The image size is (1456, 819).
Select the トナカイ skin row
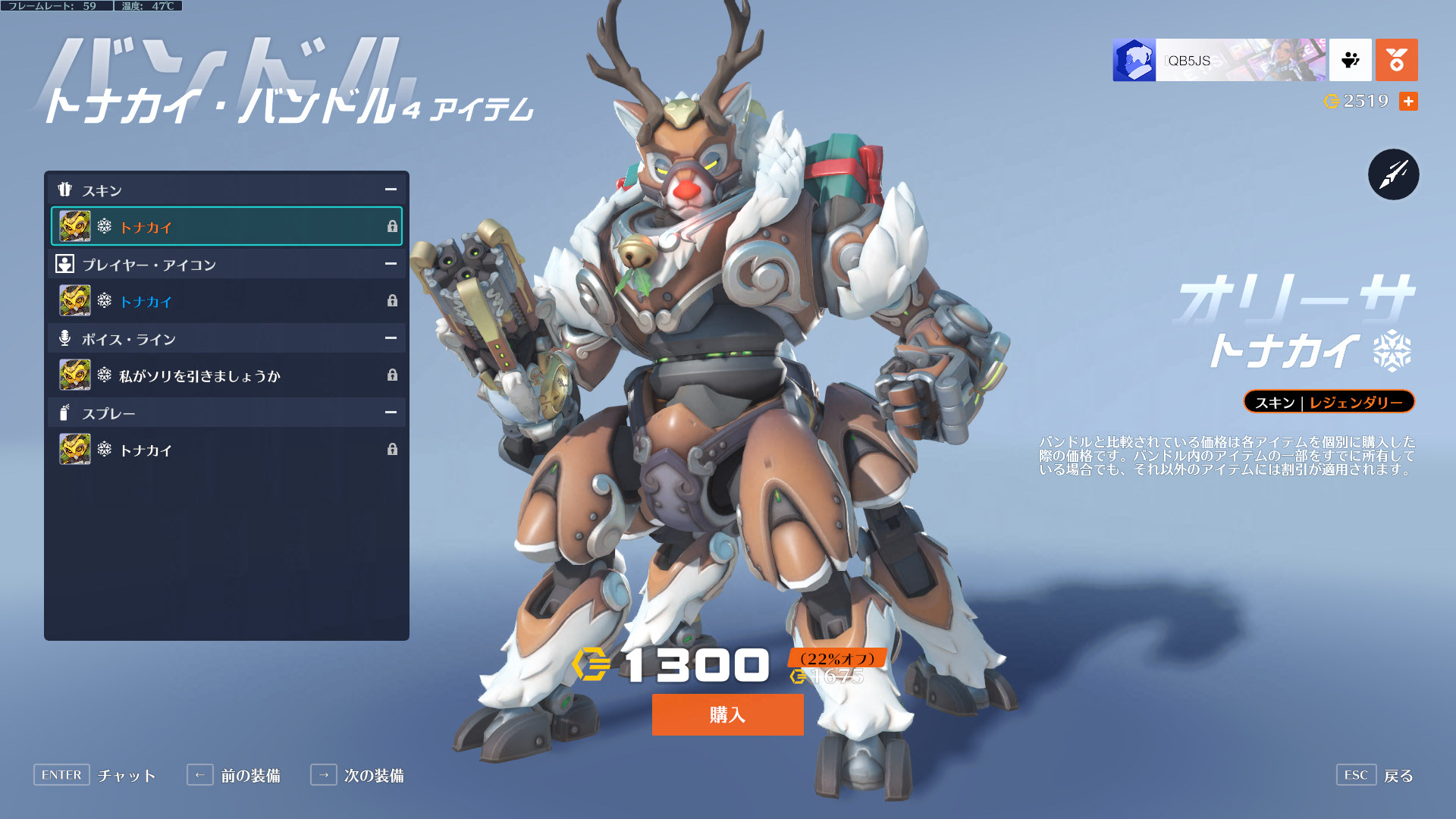tap(226, 227)
